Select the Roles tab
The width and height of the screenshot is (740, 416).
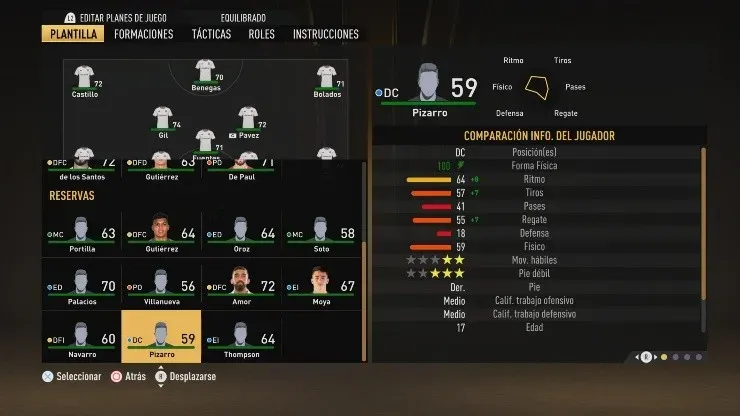[261, 34]
